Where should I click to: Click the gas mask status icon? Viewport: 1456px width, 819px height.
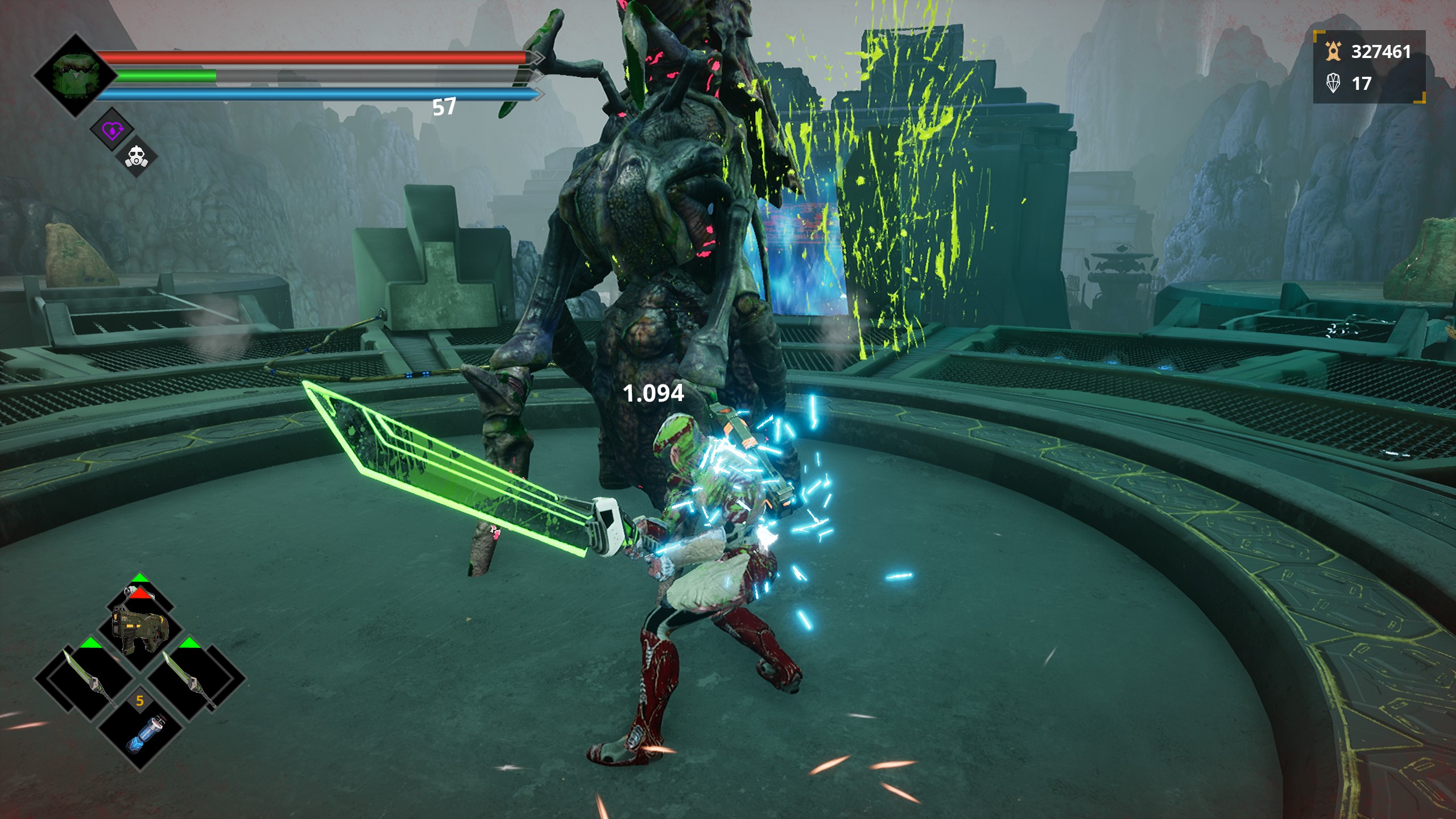pos(136,155)
